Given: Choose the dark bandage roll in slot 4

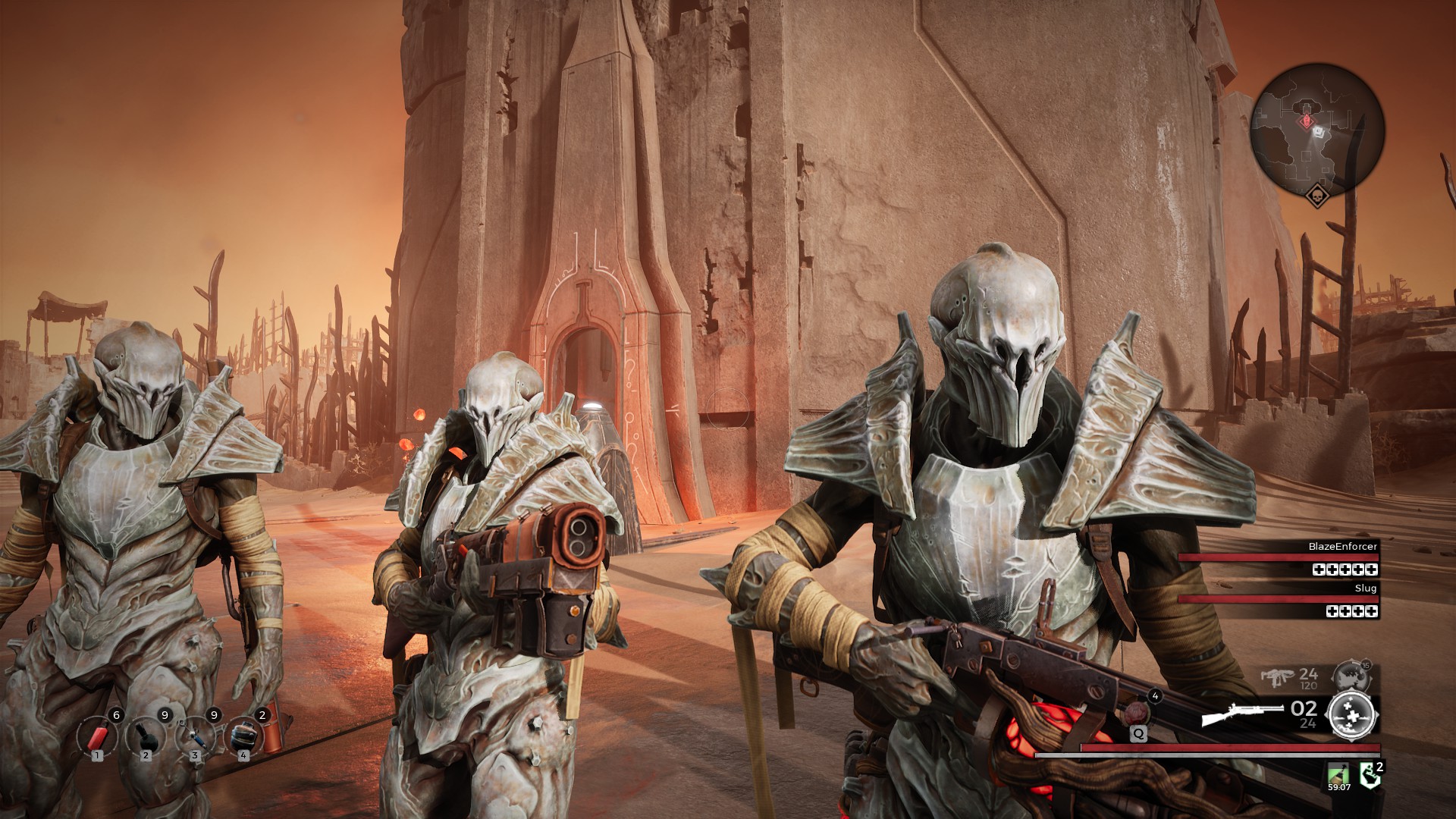Looking at the screenshot, I should 243,734.
